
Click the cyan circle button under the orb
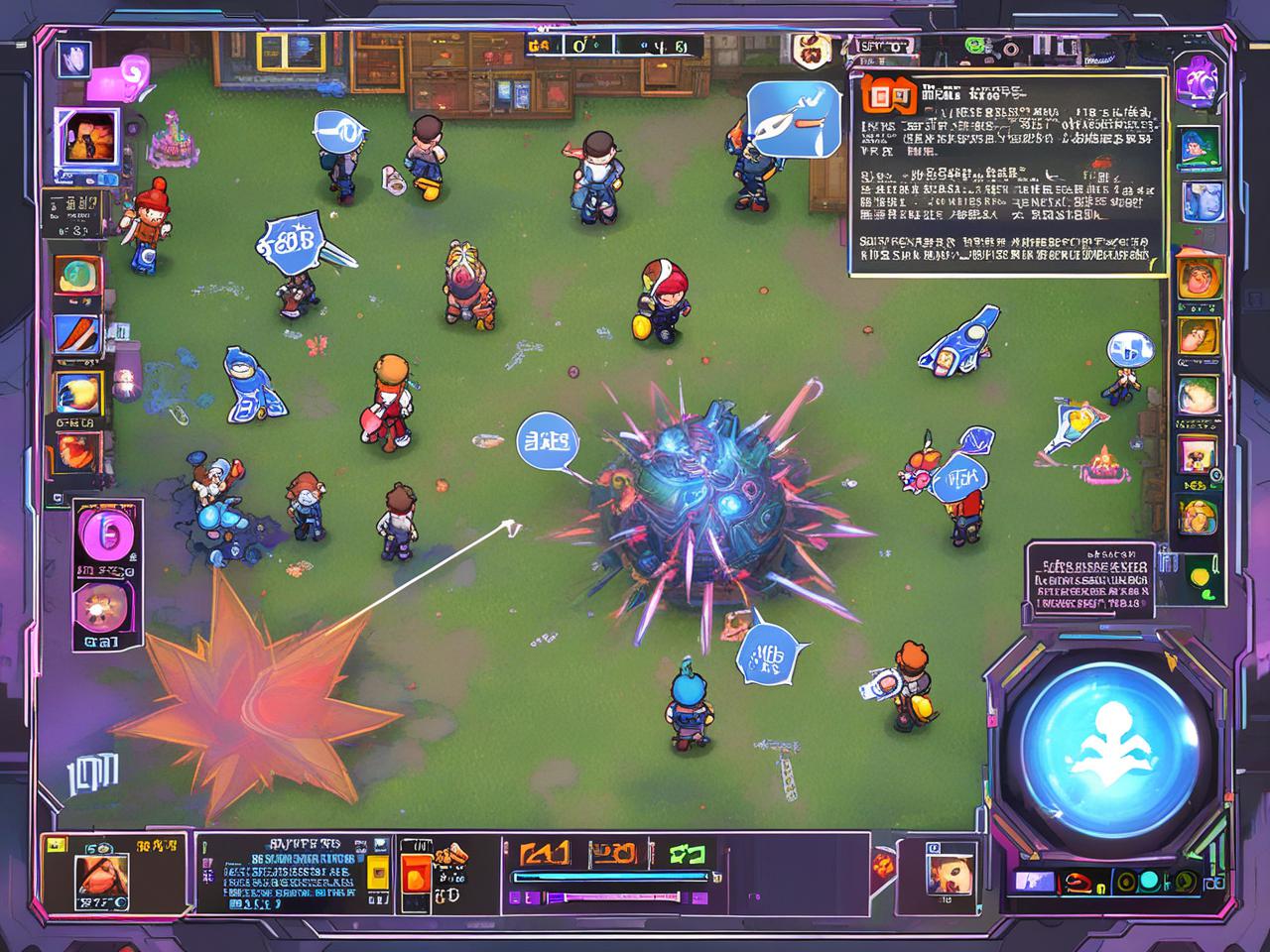point(1148,881)
